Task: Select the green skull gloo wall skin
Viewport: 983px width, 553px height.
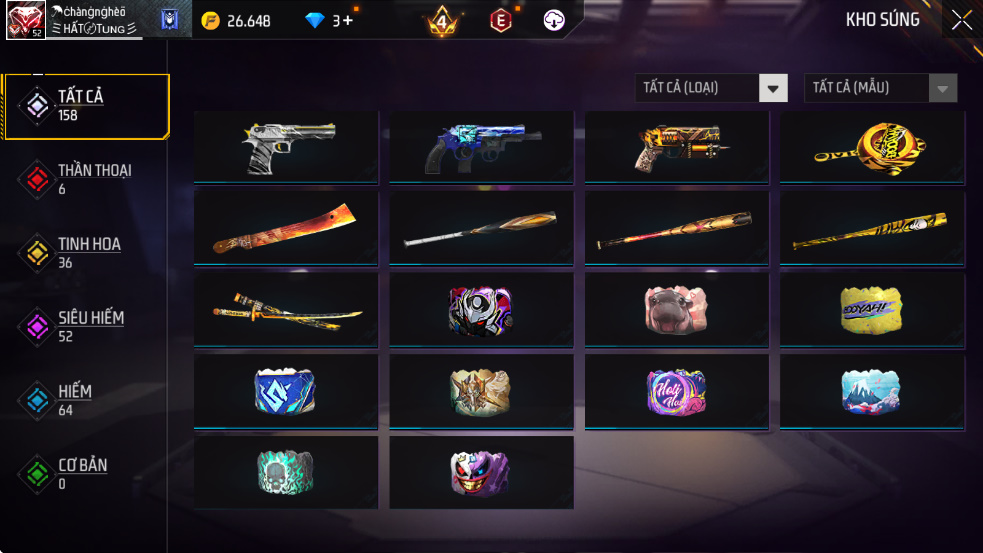Action: [x=286, y=471]
